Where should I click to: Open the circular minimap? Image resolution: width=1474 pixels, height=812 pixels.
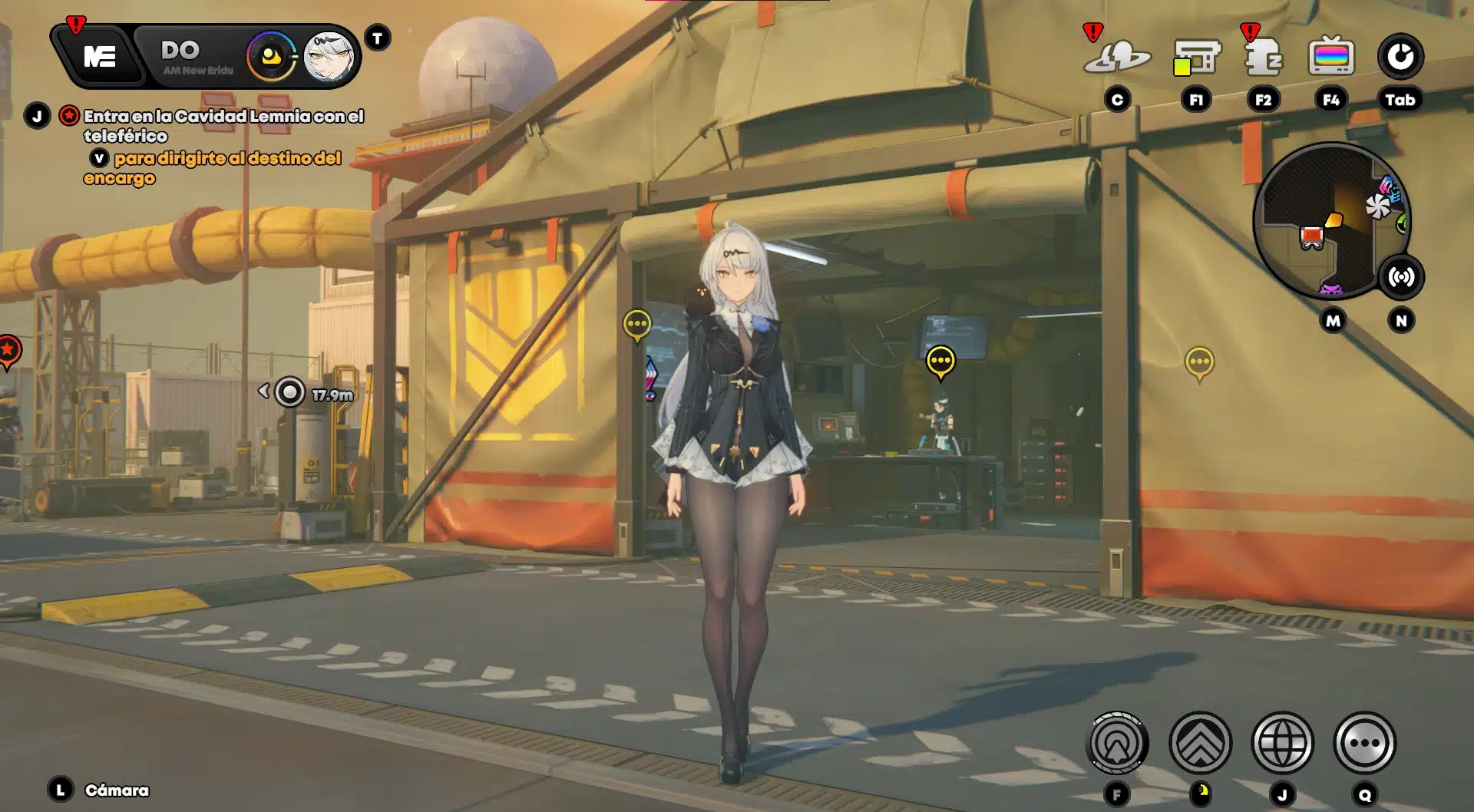click(1330, 221)
